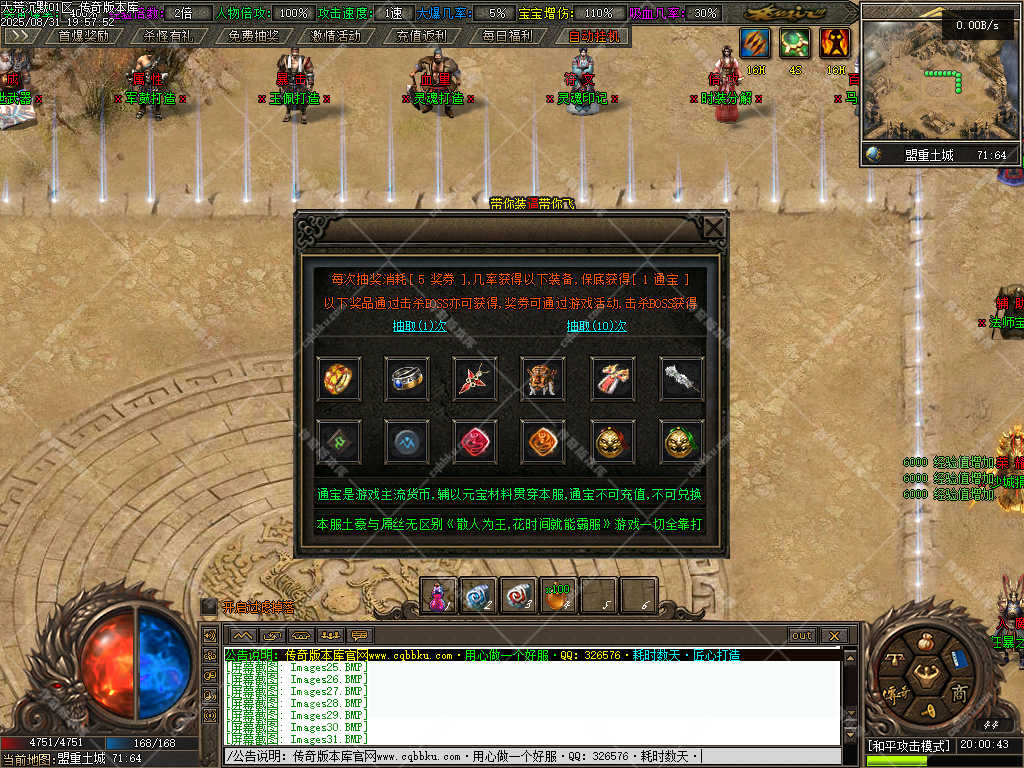Screen dimensions: 1024x768
Task: Click the chat text input field
Action: [x=530, y=757]
